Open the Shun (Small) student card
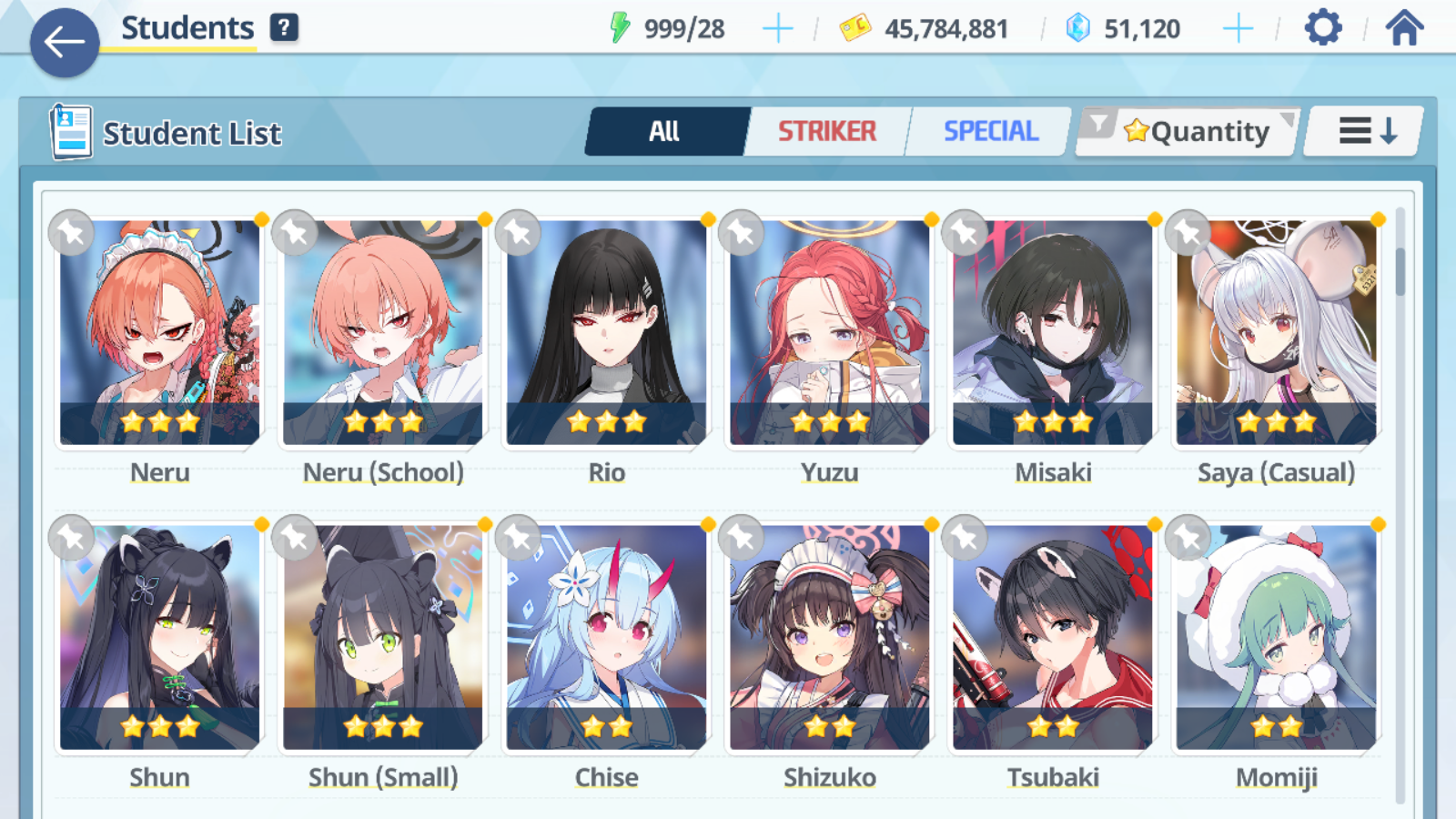Image resolution: width=1456 pixels, height=819 pixels. pos(383,638)
